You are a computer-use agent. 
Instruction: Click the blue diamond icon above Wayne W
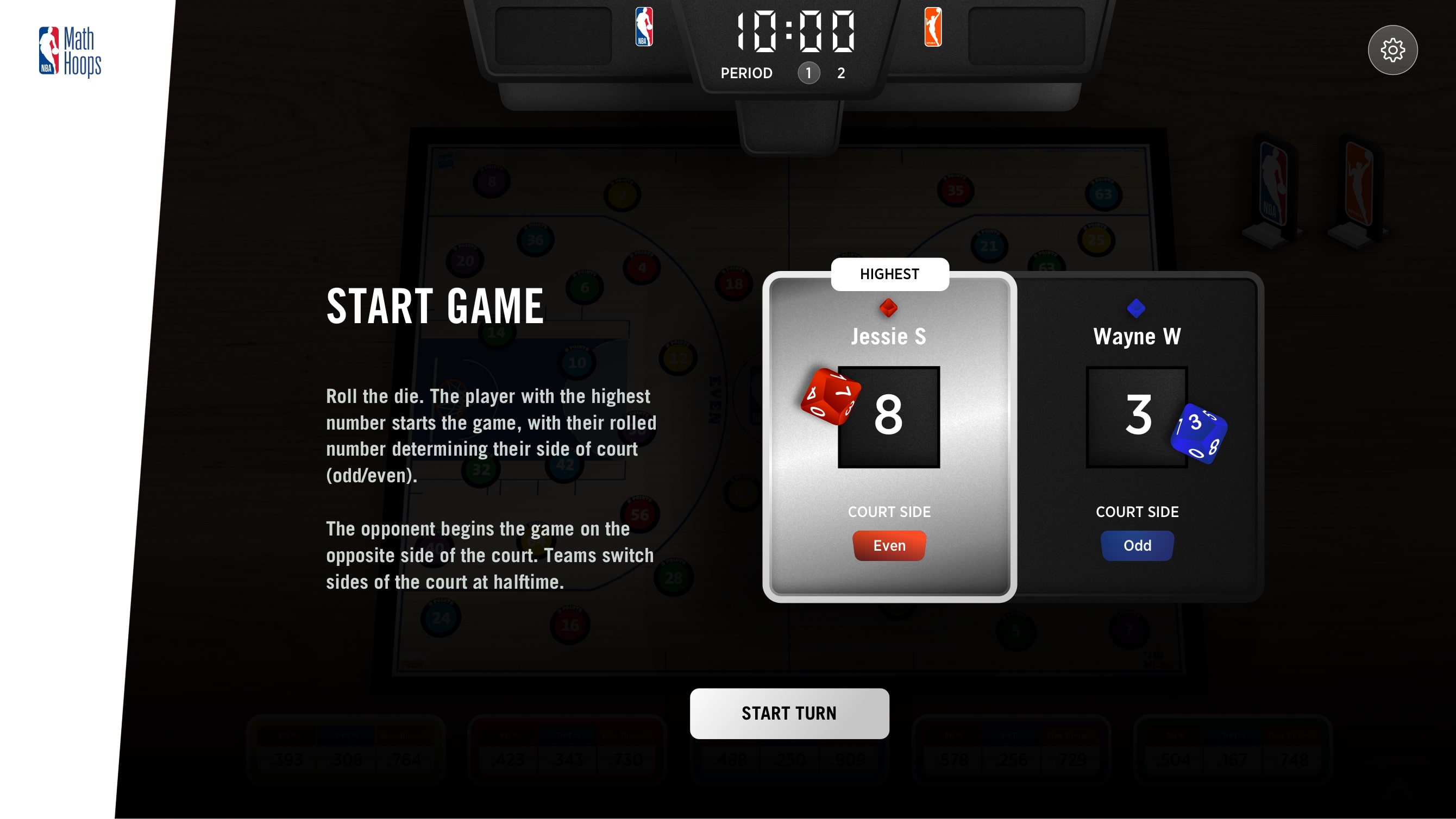pos(1137,307)
